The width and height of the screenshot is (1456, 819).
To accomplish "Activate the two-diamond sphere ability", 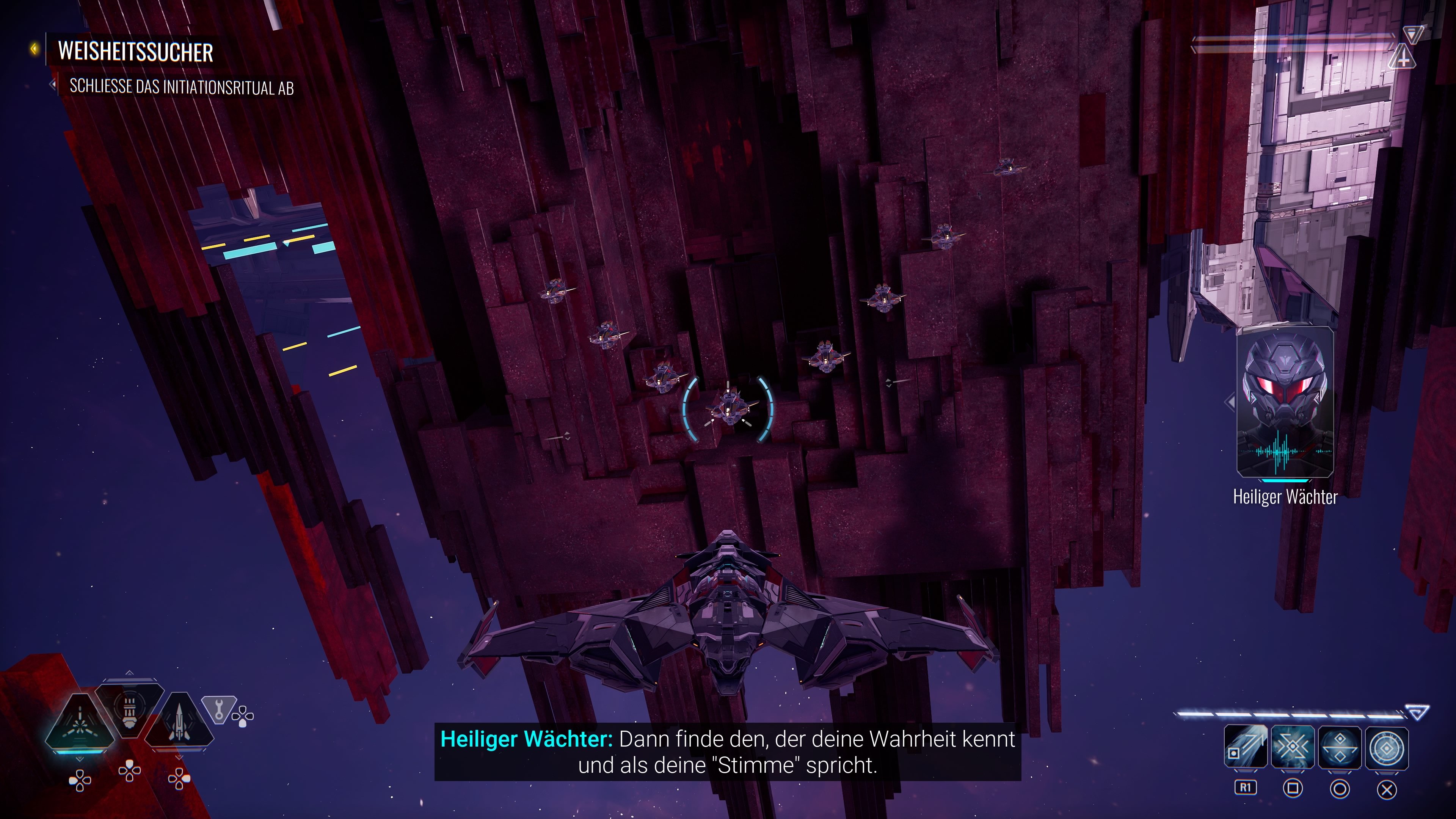I will pyautogui.click(x=1340, y=747).
